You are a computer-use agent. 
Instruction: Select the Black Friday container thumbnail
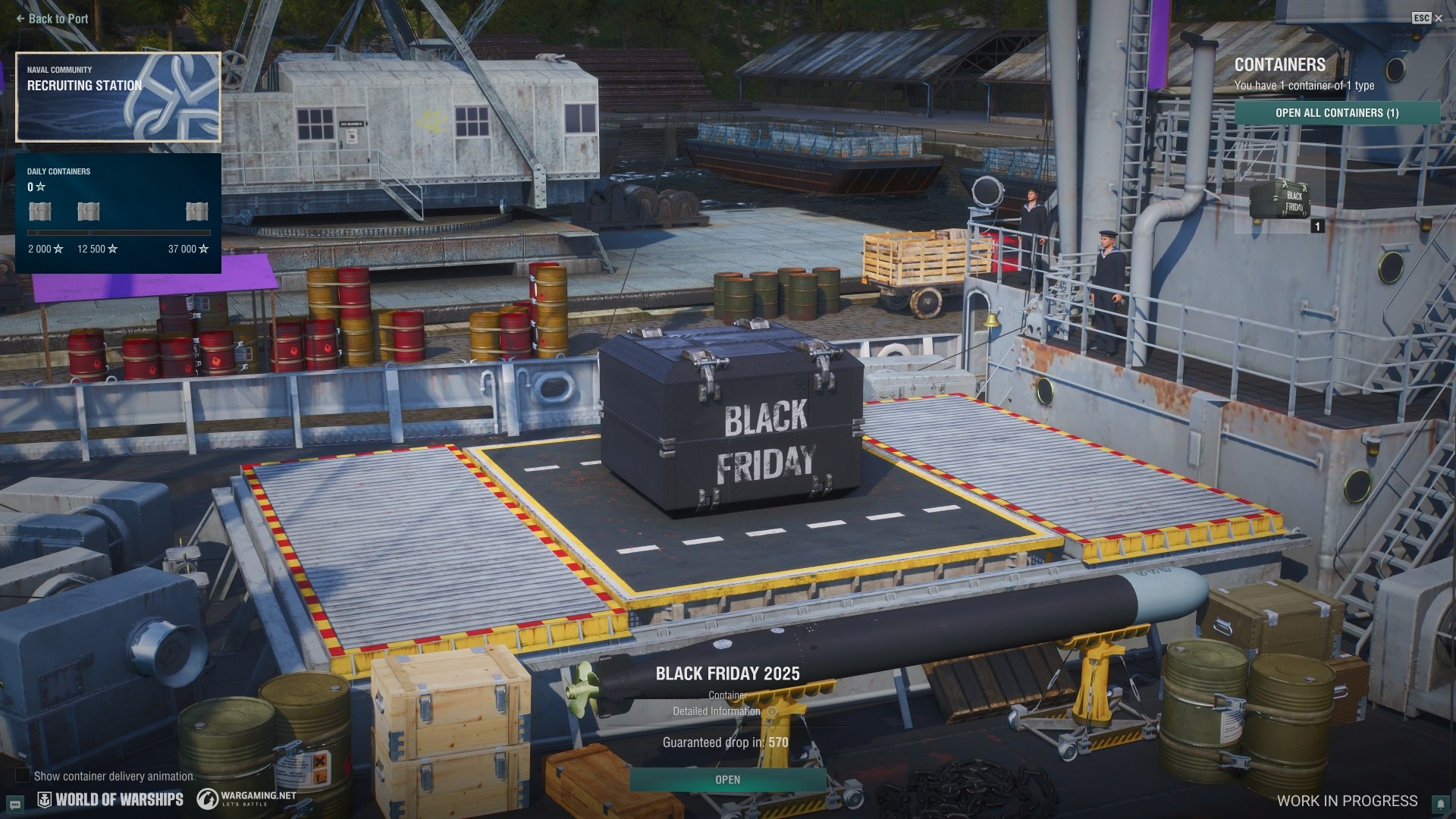1280,200
